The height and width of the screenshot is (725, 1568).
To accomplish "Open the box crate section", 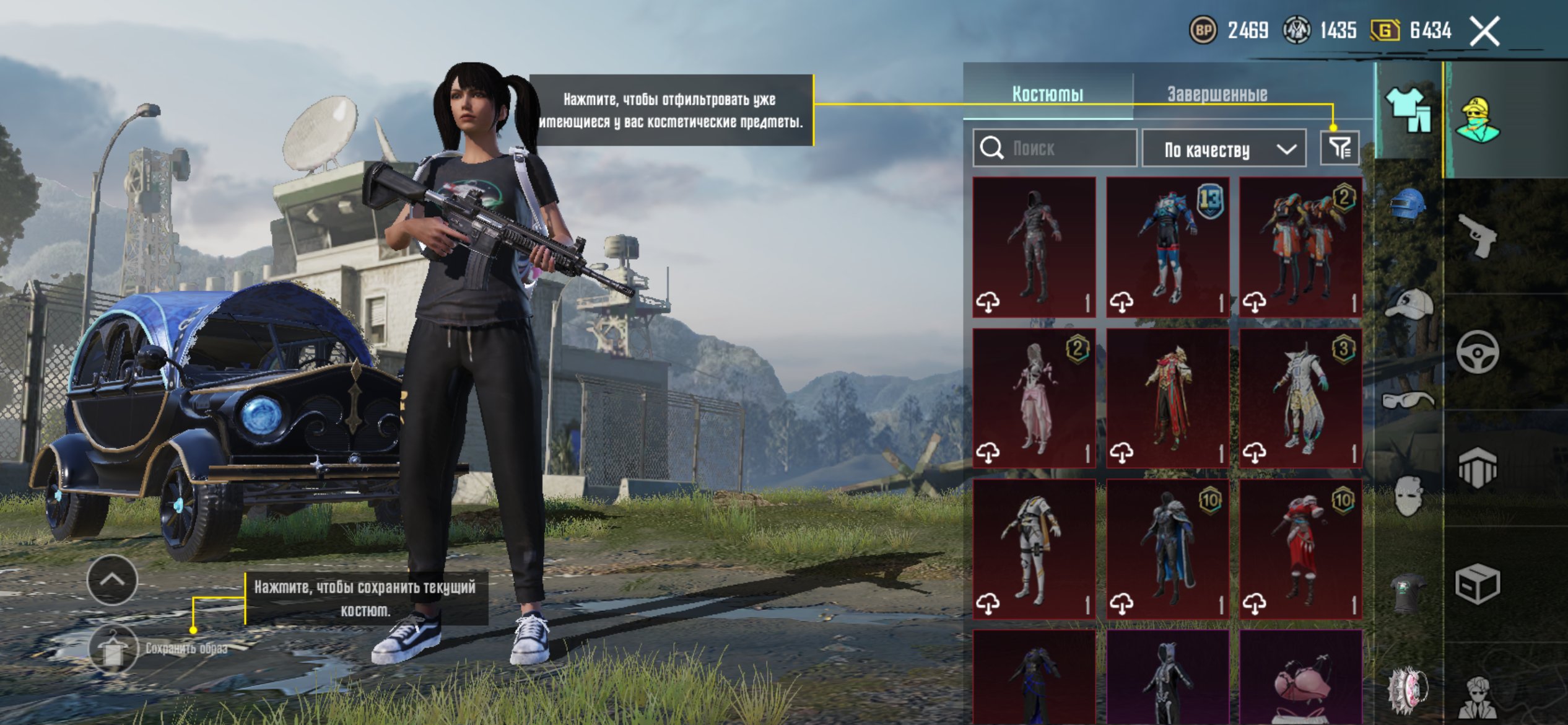I will [1478, 584].
